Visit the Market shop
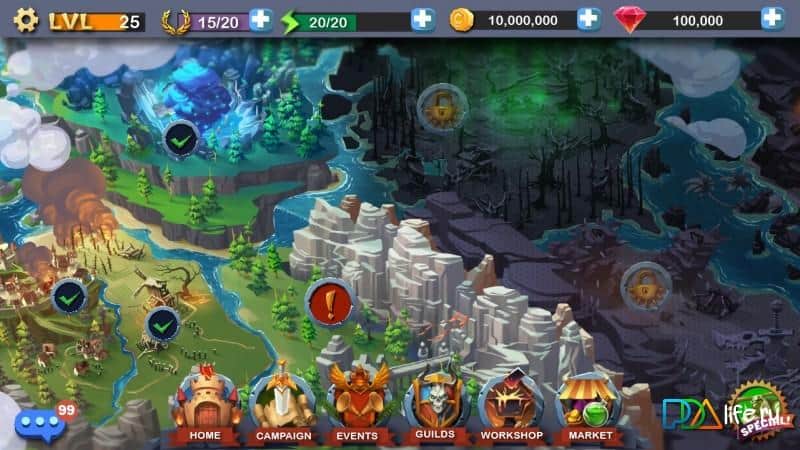Viewport: 800px width, 450px height. 590,407
